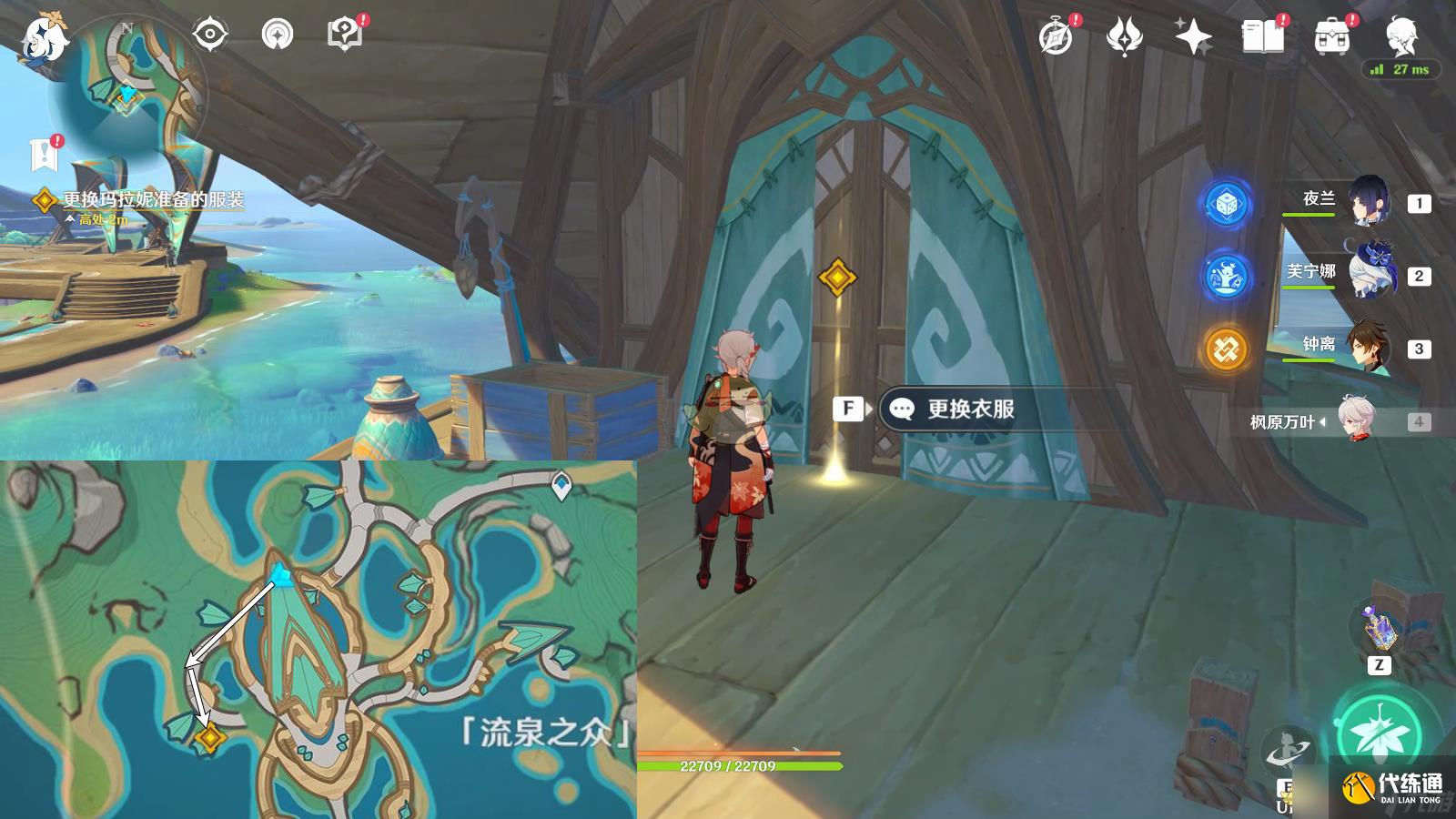The image size is (1456, 819).
Task: Open the gadget assigned to the Z slot
Action: point(1377,626)
